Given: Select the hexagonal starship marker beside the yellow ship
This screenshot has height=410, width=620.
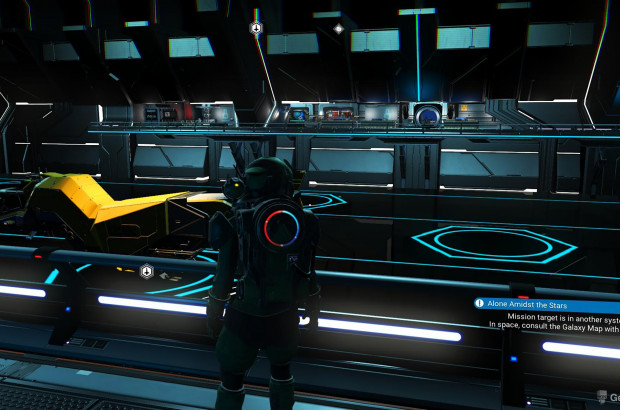Looking at the screenshot, I should pos(146,271).
